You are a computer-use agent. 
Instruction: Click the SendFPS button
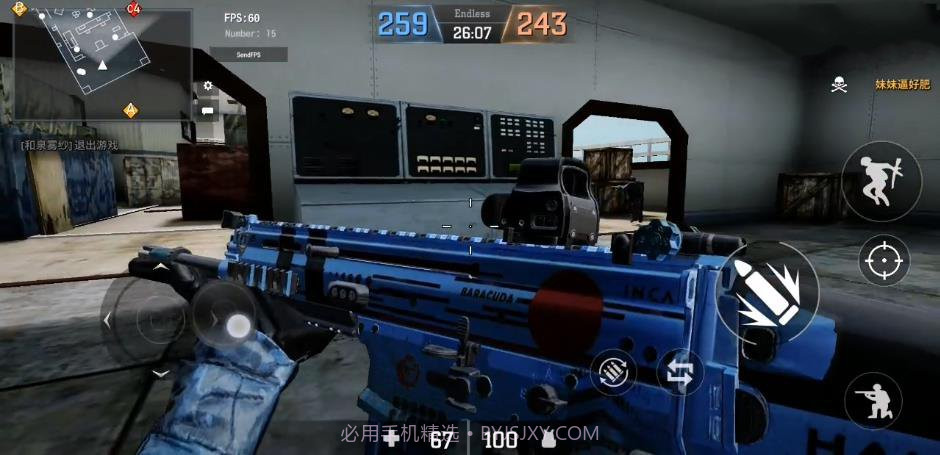[255, 54]
